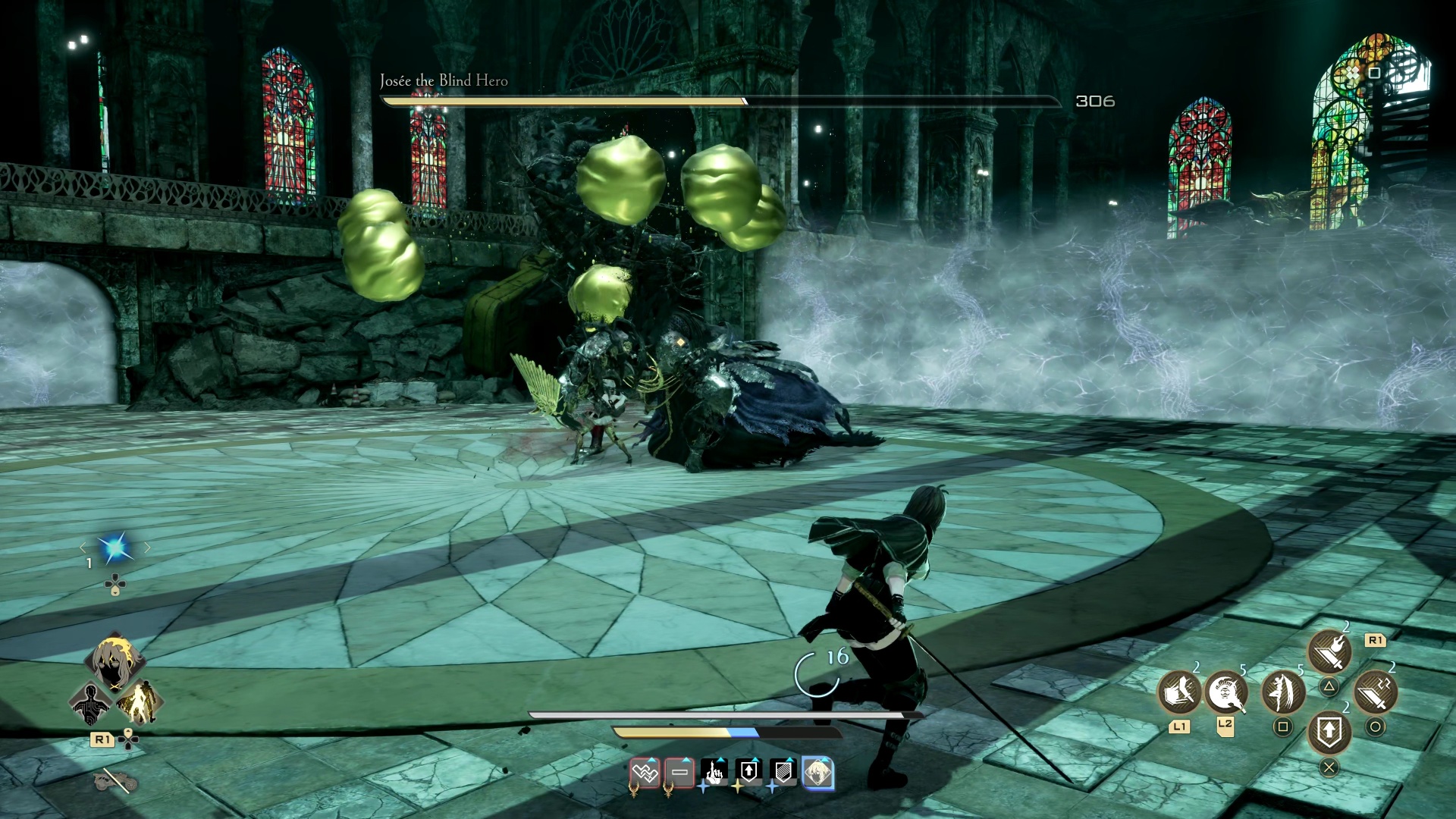This screenshot has height=819, width=1456.
Task: Click the valkyrie portrait in the bottom-left
Action: coord(114,662)
